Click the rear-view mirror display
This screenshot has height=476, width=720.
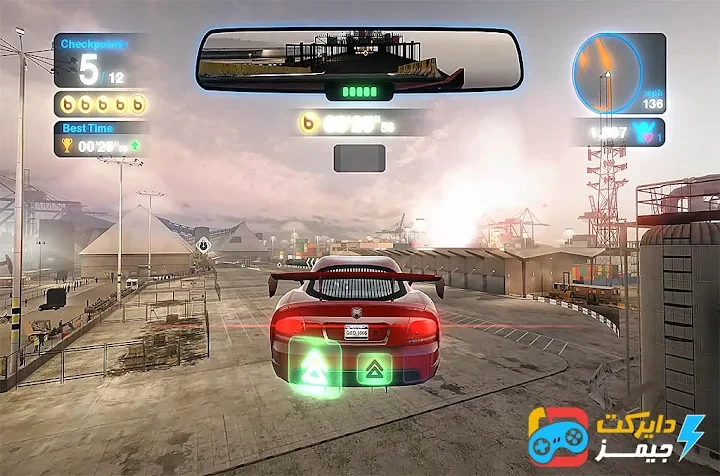(359, 58)
